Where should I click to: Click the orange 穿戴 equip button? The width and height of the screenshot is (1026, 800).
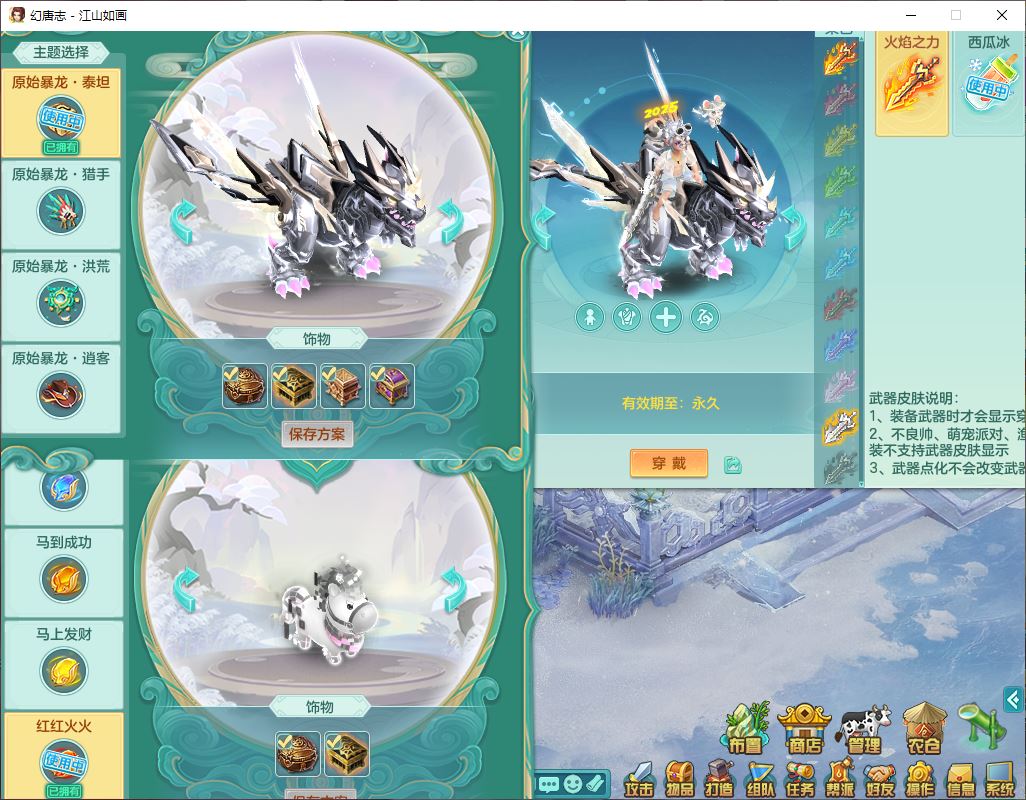pyautogui.click(x=668, y=463)
